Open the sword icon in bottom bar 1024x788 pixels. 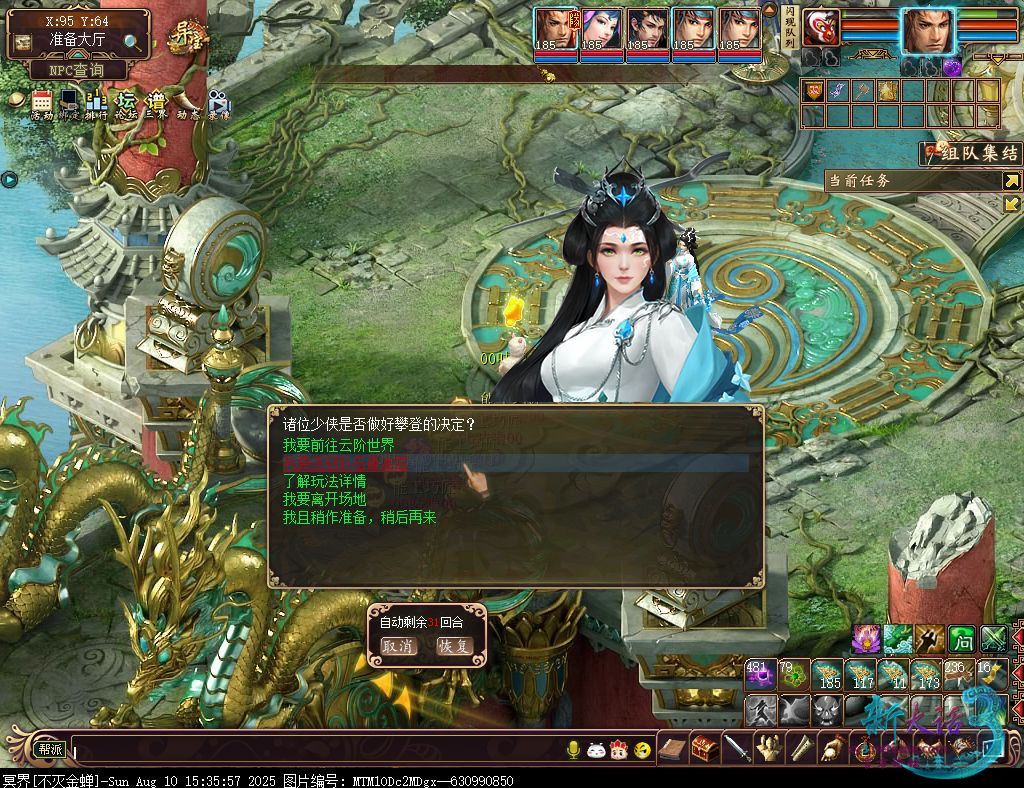click(737, 747)
